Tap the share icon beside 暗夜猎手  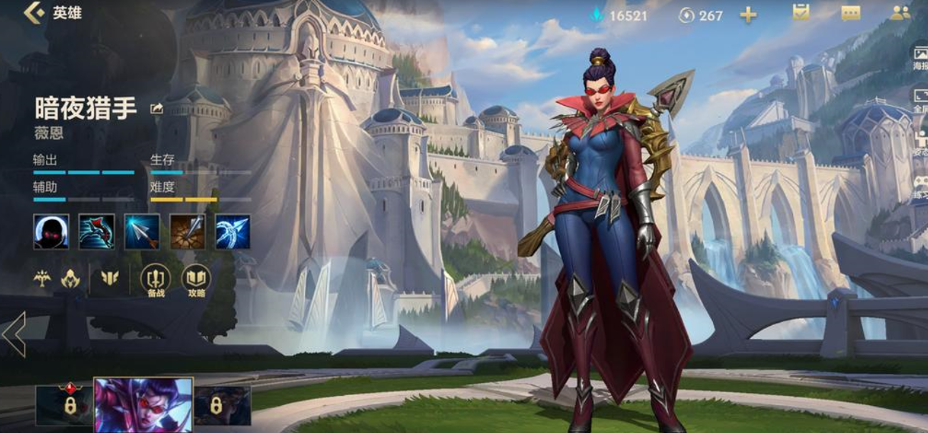pos(157,108)
